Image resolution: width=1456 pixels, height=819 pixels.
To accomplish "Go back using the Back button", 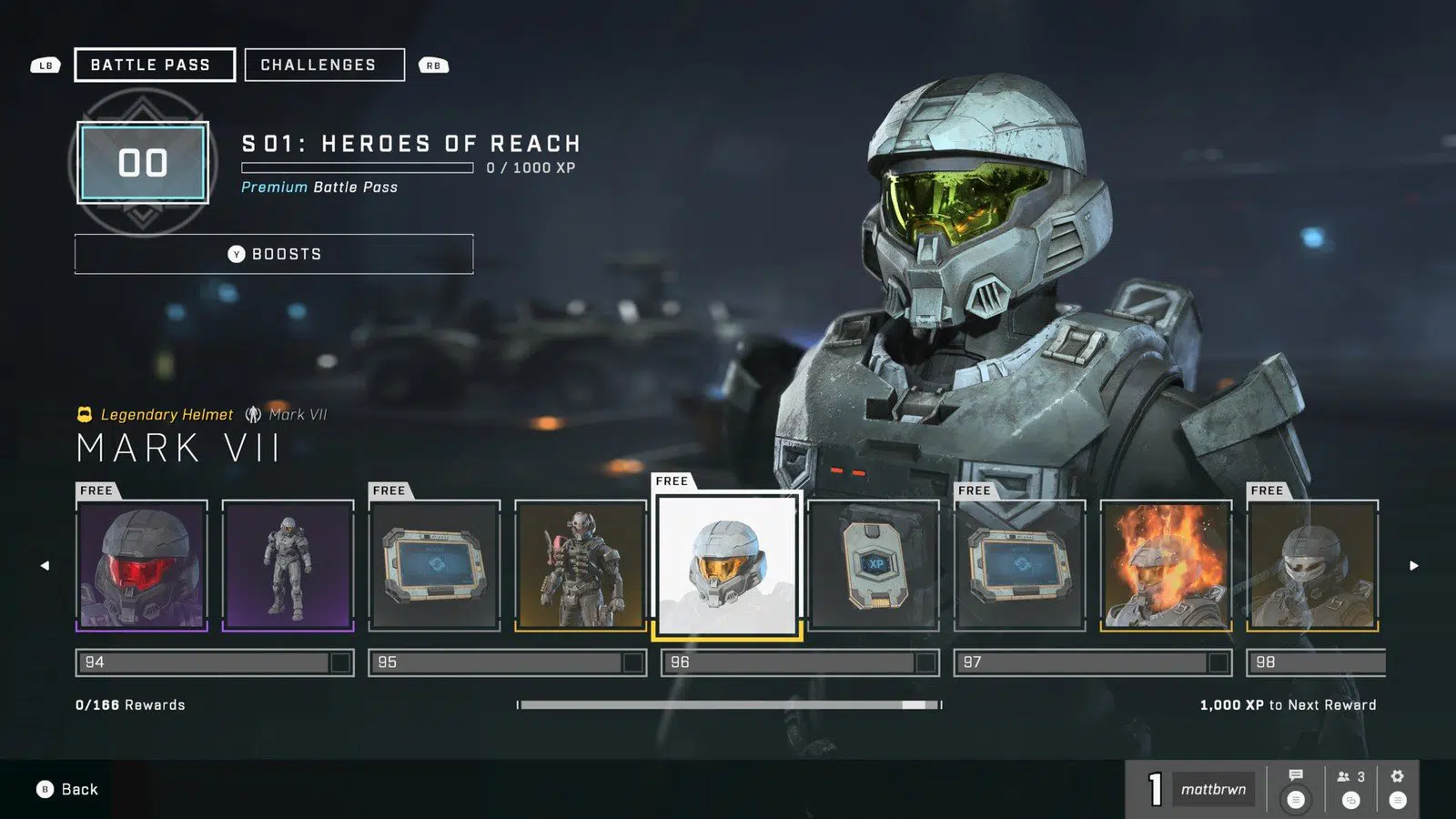I will click(68, 789).
